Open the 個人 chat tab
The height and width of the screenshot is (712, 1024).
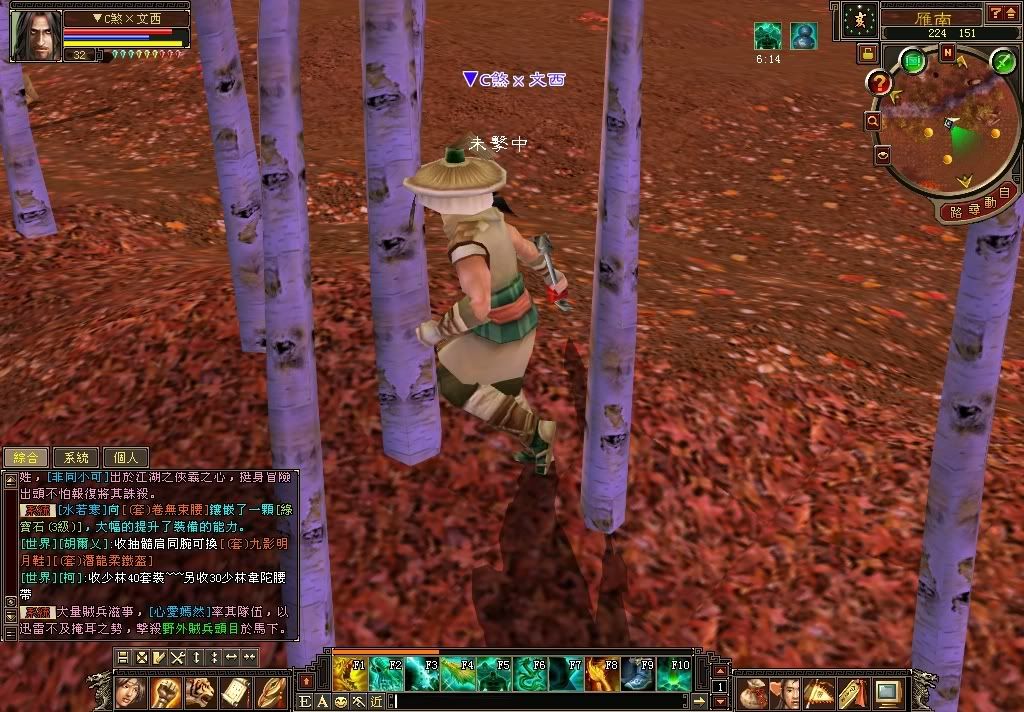[x=126, y=457]
